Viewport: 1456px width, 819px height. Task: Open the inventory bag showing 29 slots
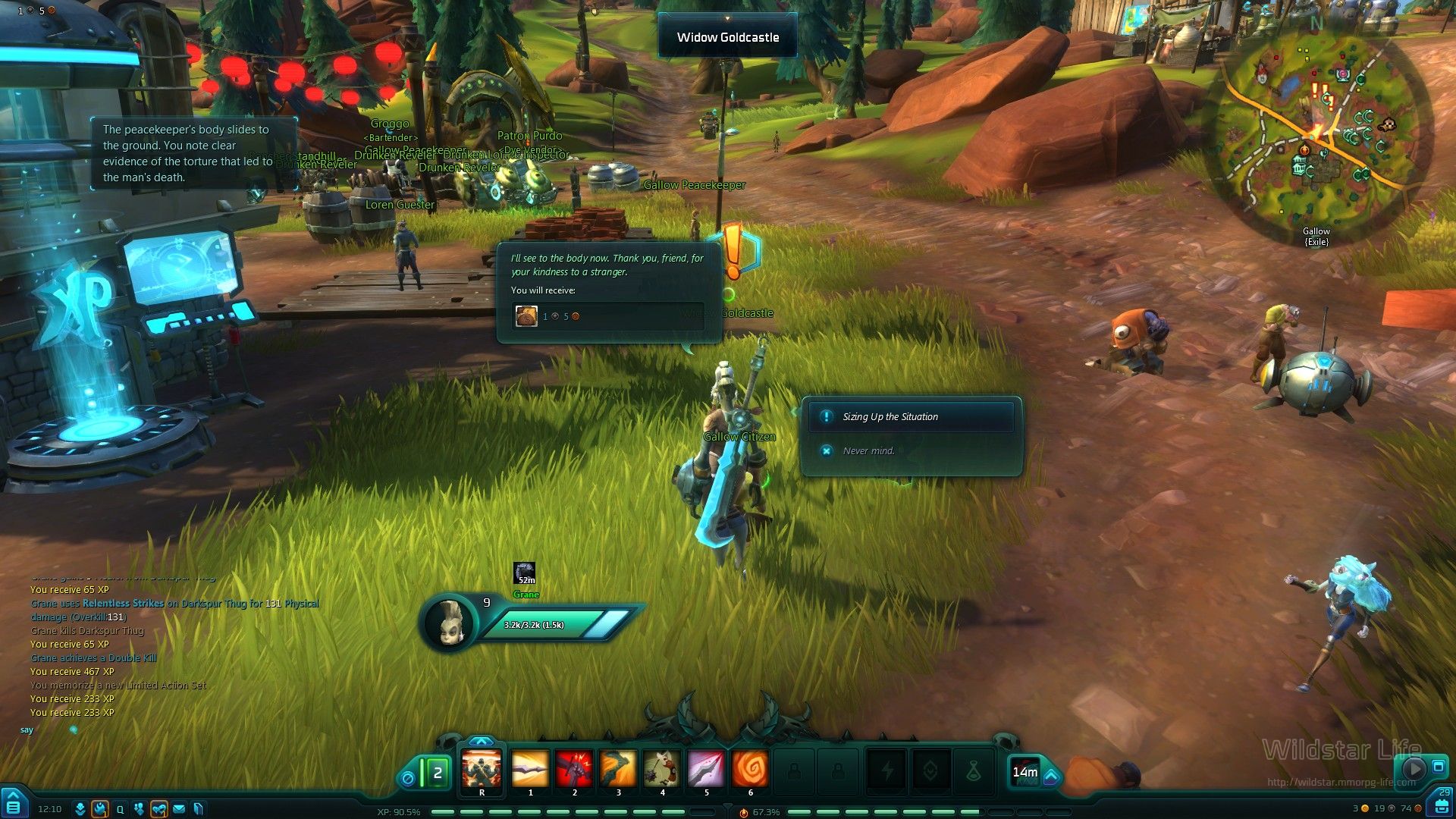coord(1440,804)
